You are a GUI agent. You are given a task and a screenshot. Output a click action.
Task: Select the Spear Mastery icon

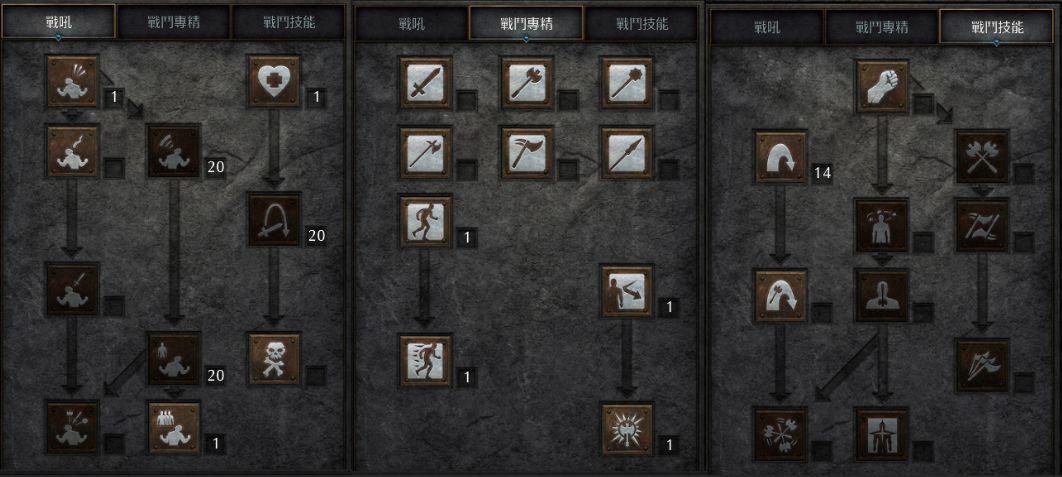click(627, 151)
